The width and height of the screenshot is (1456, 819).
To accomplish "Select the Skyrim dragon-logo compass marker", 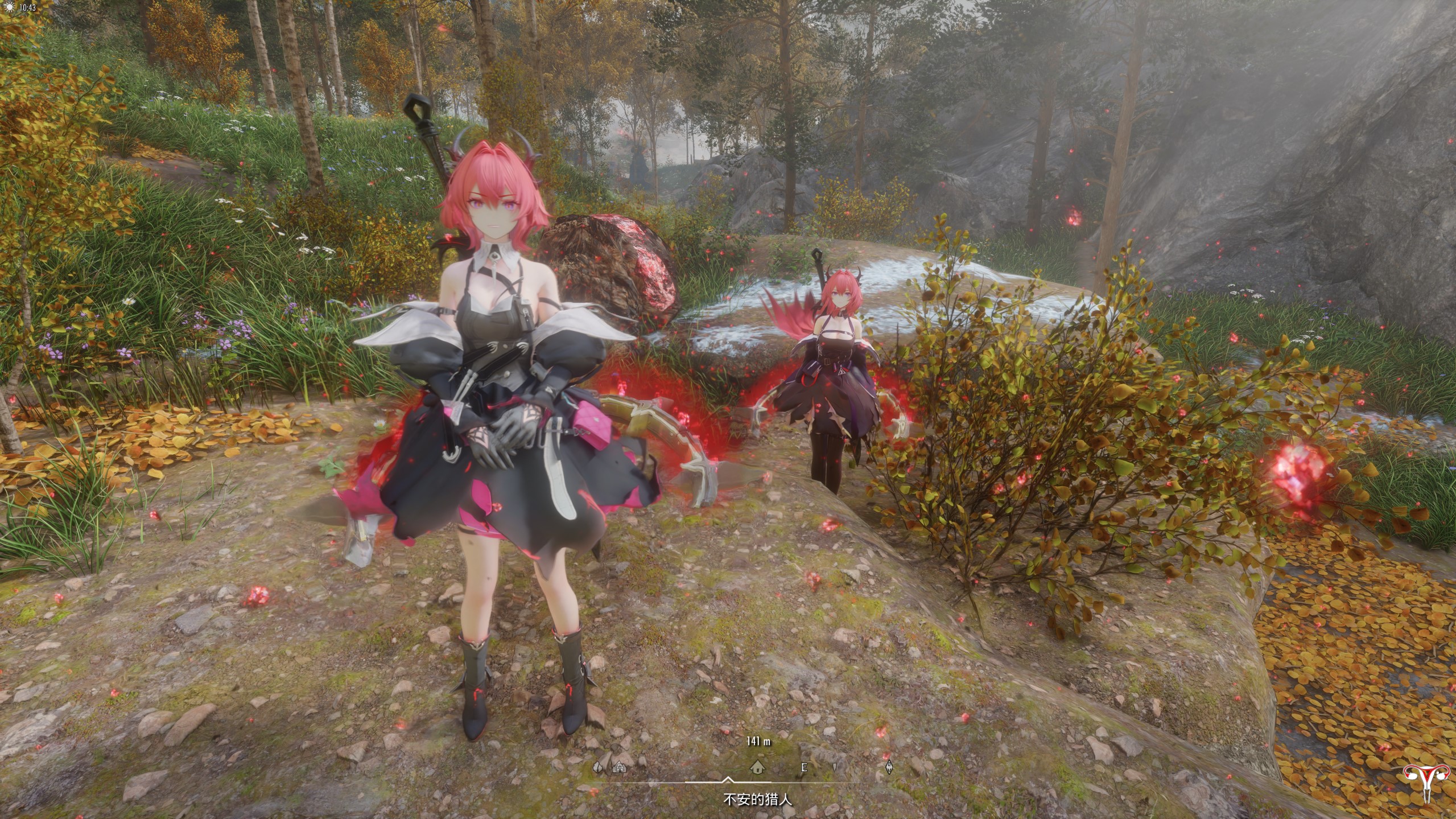I will (889, 768).
